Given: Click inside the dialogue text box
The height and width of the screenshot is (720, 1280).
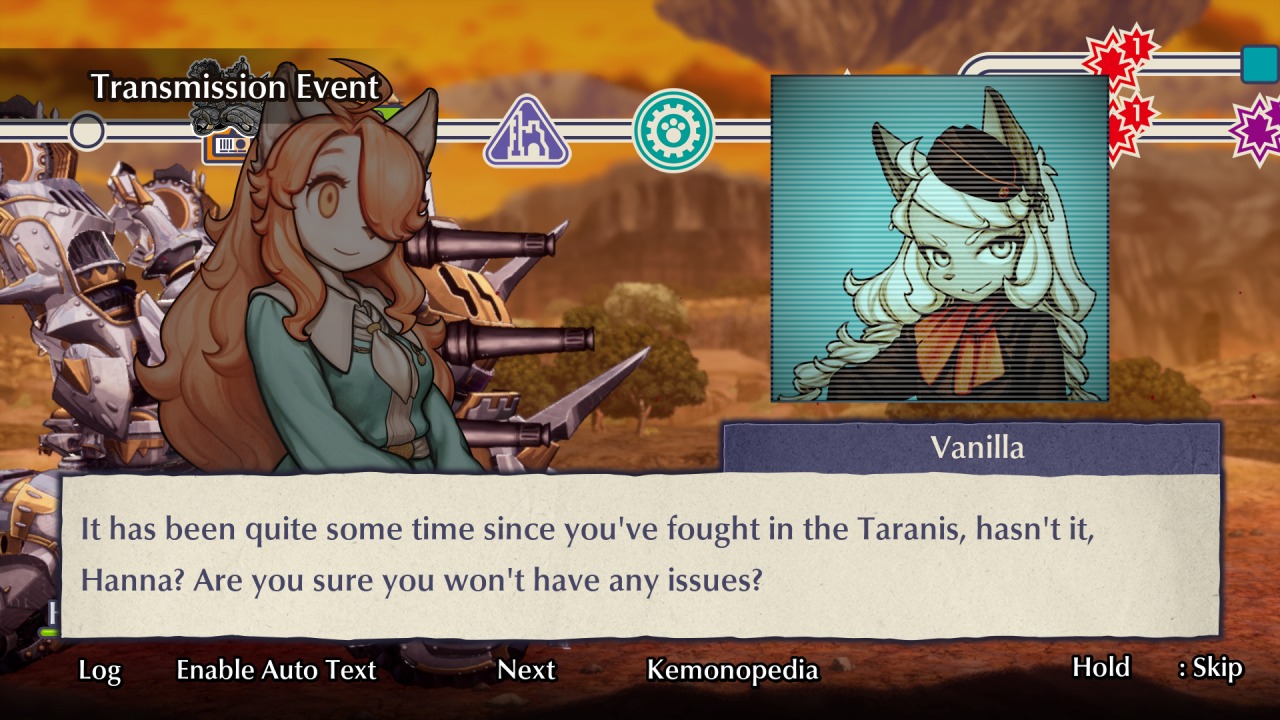Looking at the screenshot, I should tap(640, 553).
